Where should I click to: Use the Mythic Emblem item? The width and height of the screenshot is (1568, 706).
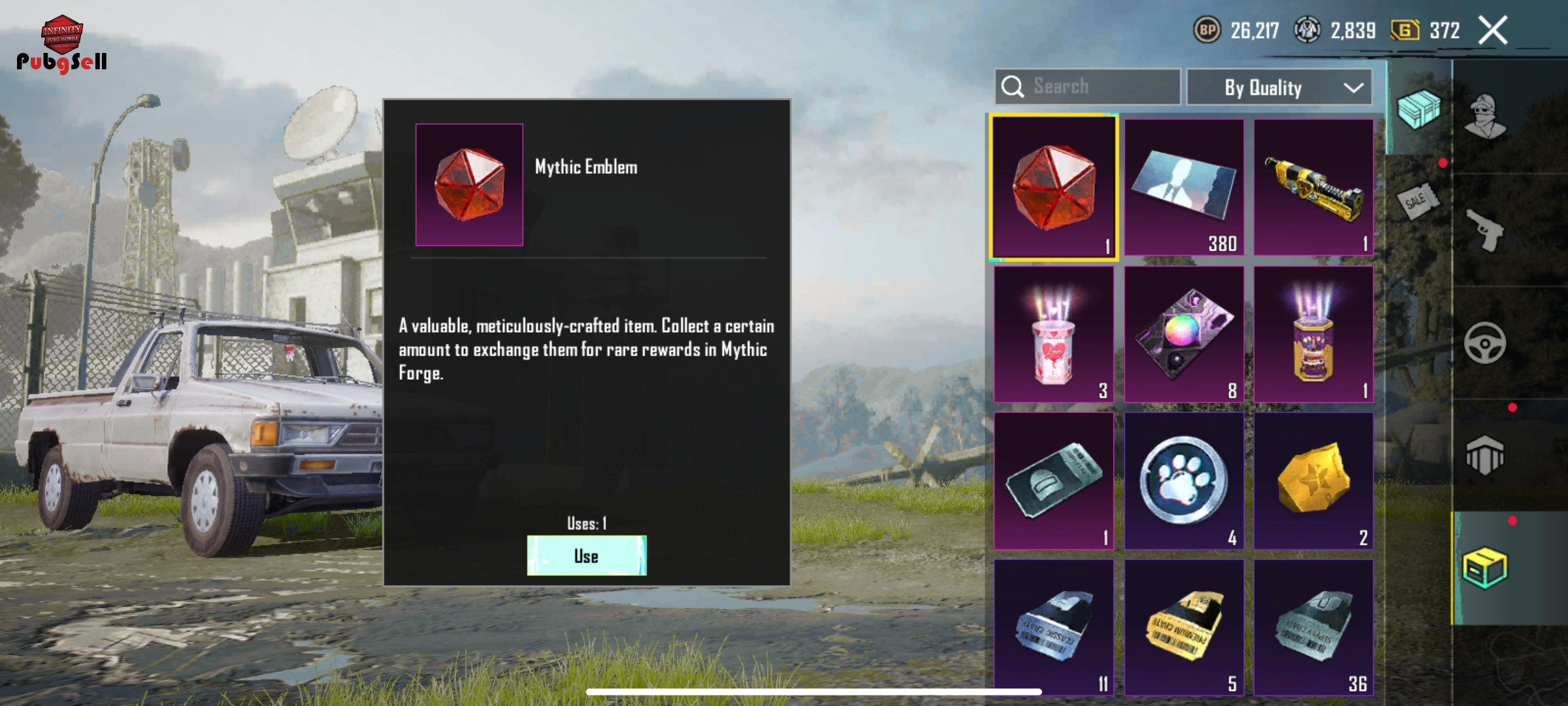(x=587, y=556)
